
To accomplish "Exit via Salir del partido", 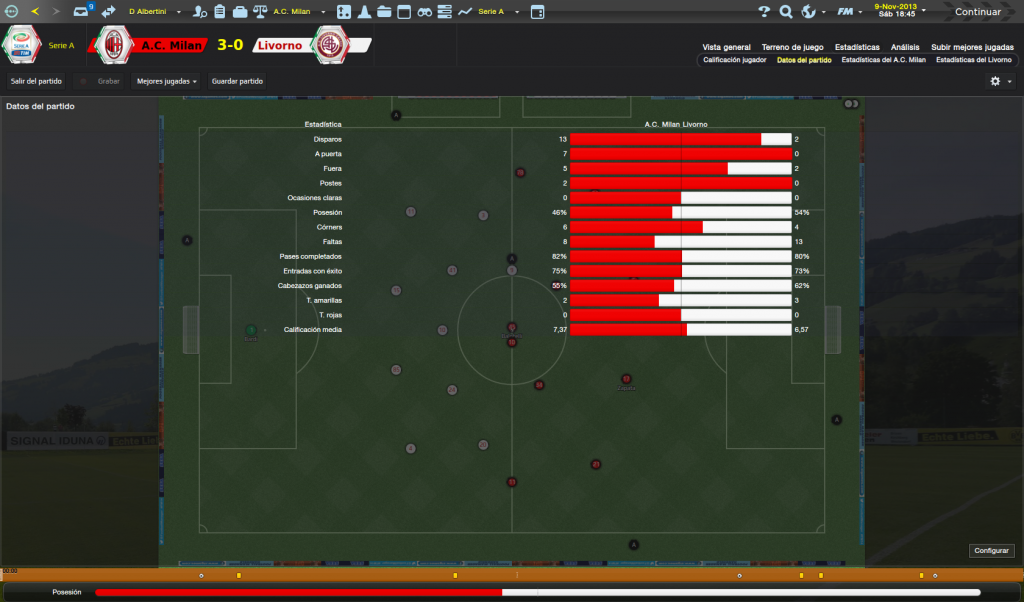I will click(x=36, y=81).
